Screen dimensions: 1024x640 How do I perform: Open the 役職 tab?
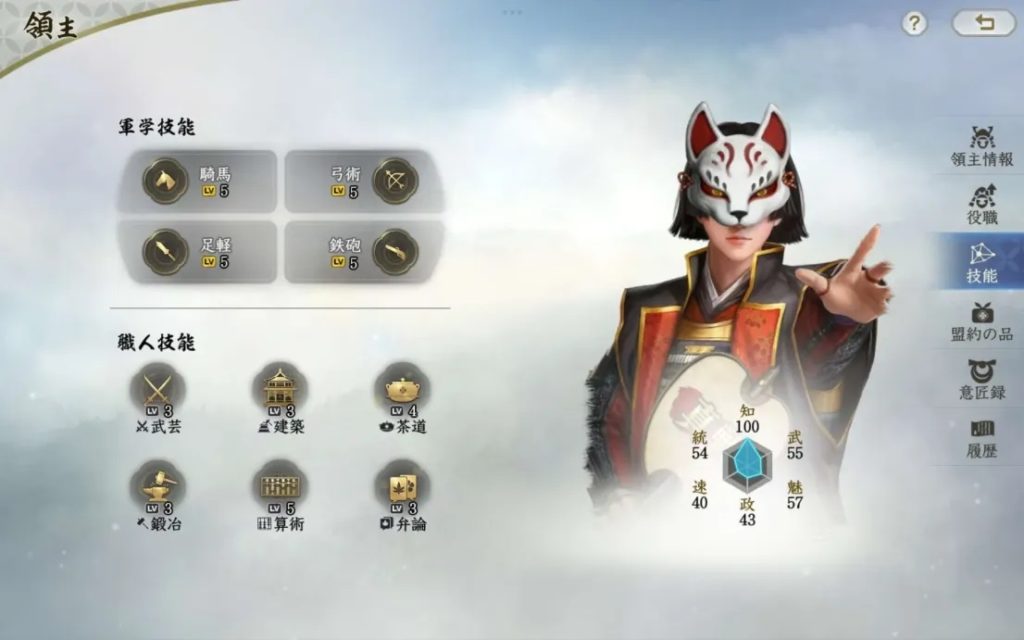981,203
